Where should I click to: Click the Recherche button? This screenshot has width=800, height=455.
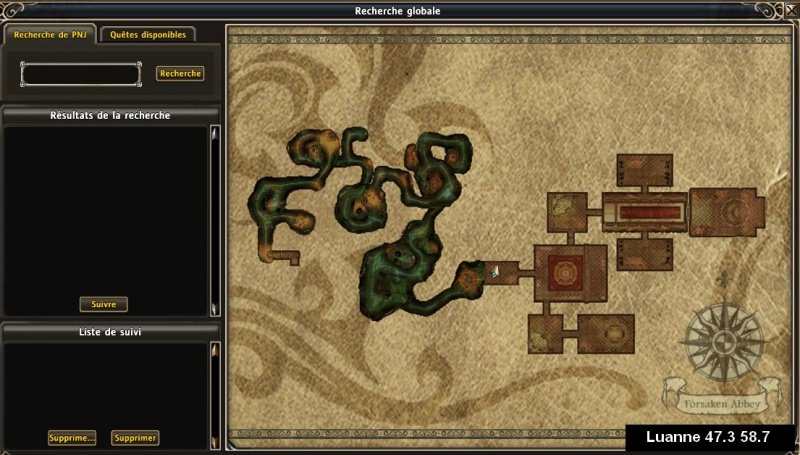pos(180,73)
